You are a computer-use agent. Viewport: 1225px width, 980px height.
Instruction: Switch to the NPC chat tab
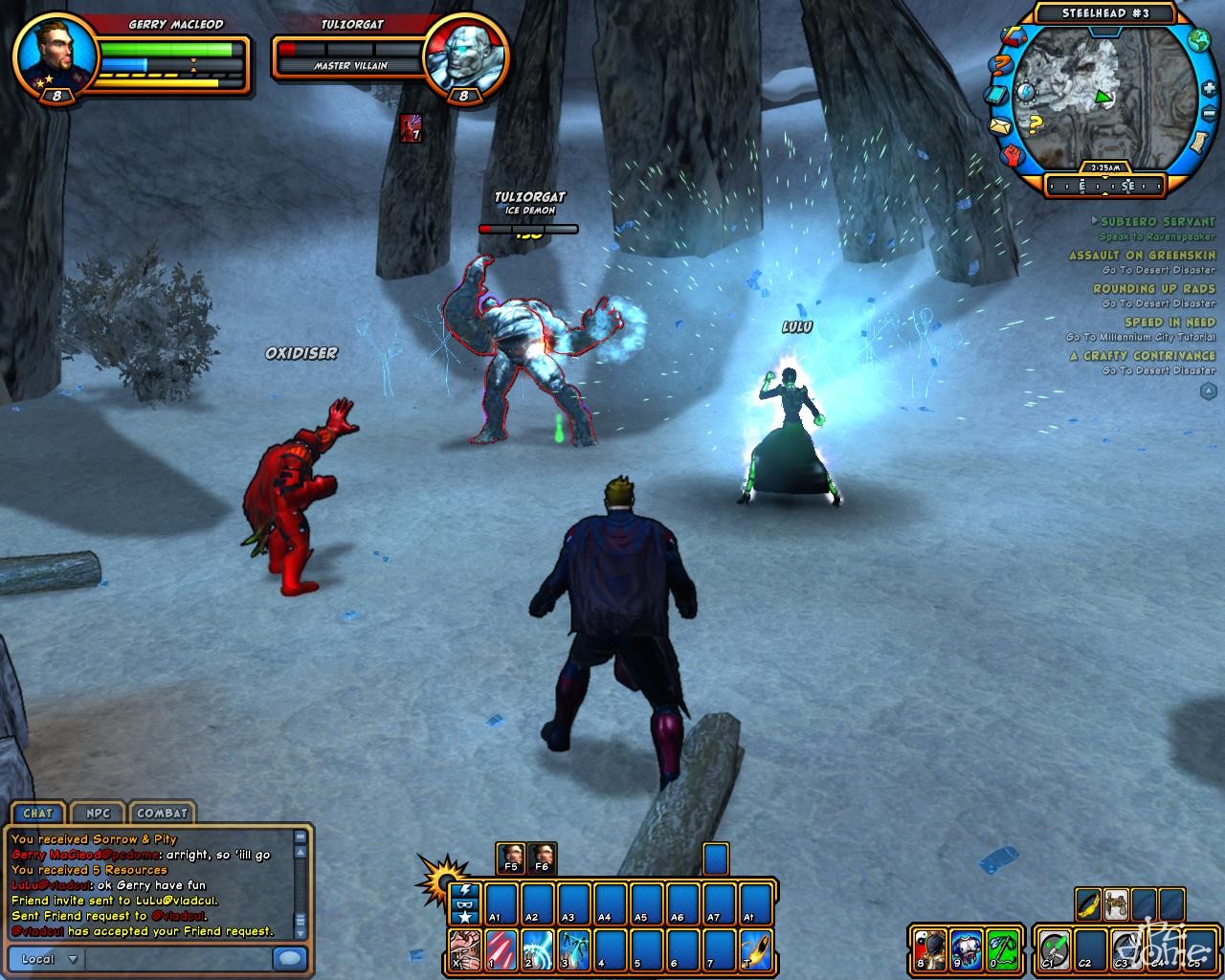pos(98,813)
